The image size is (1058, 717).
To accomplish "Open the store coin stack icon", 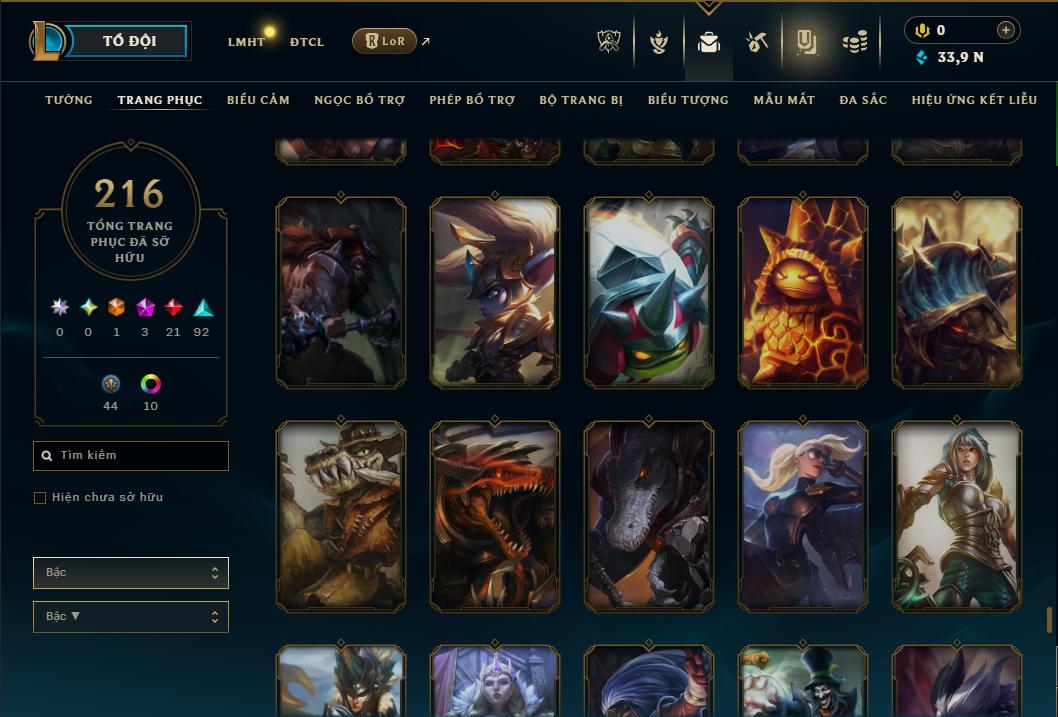I will tap(854, 42).
